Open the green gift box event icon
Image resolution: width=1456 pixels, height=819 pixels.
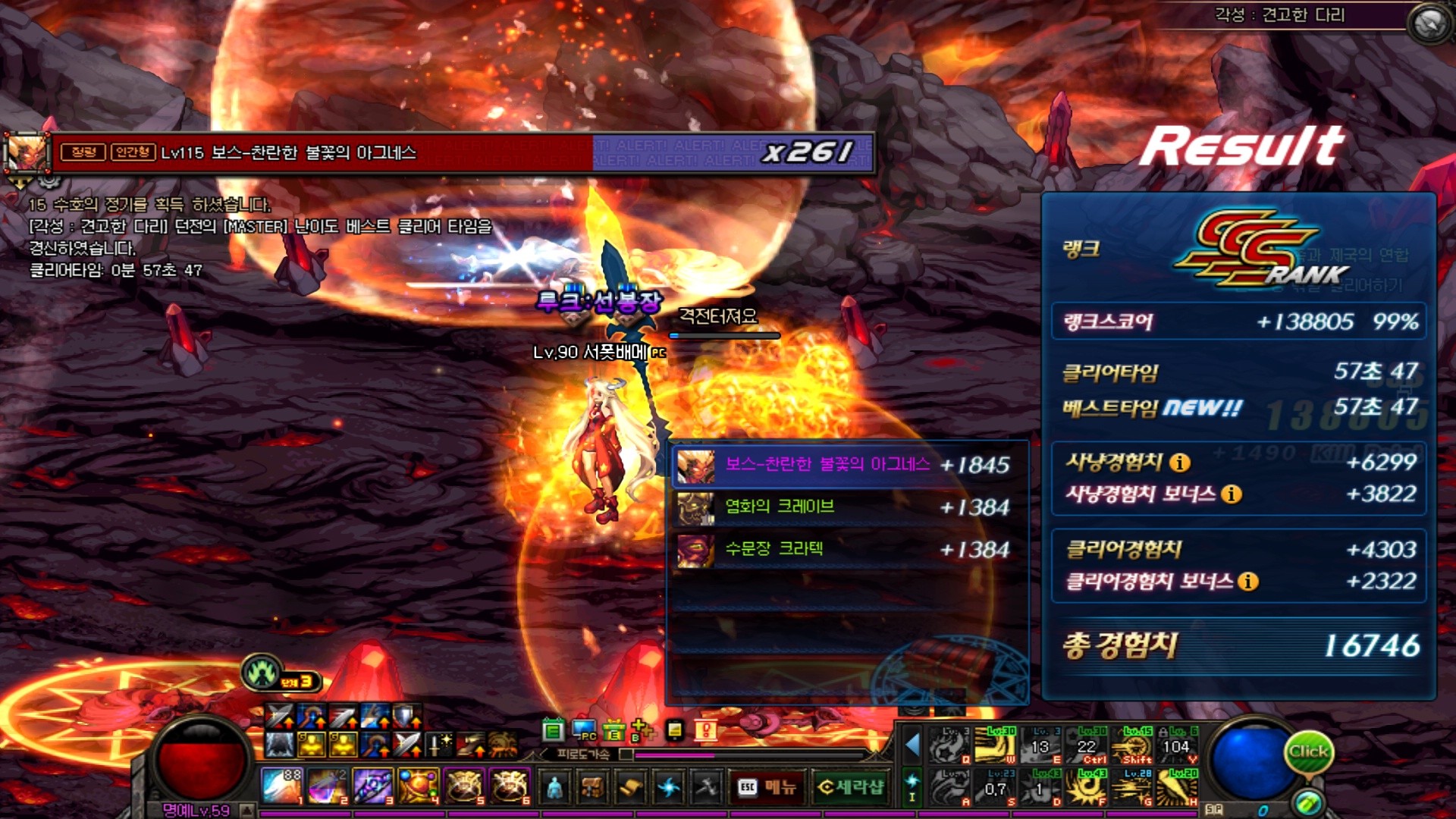[x=613, y=731]
